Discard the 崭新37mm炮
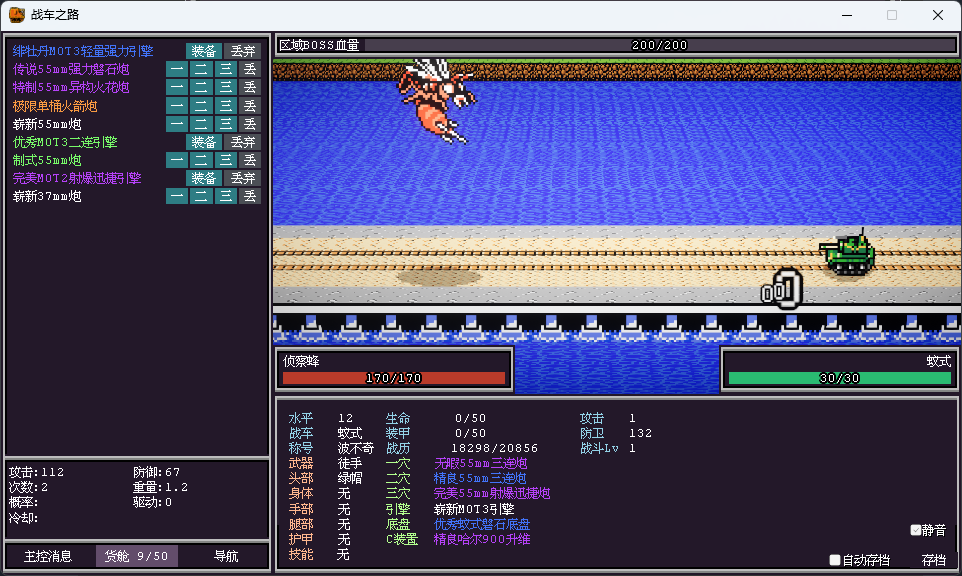 (x=250, y=196)
